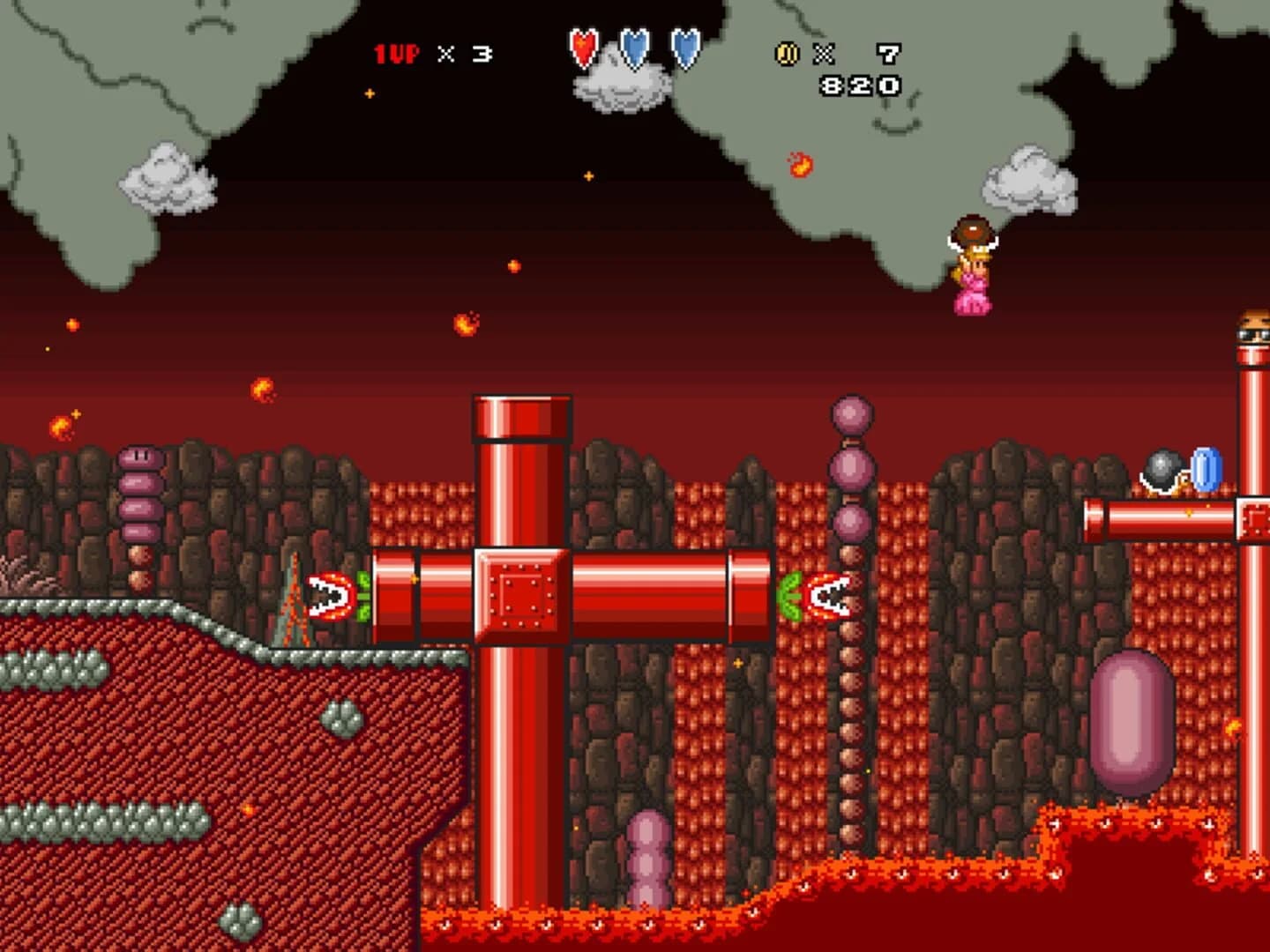Select the blue Koopa shell item
1270x952 pixels.
[x=1205, y=469]
